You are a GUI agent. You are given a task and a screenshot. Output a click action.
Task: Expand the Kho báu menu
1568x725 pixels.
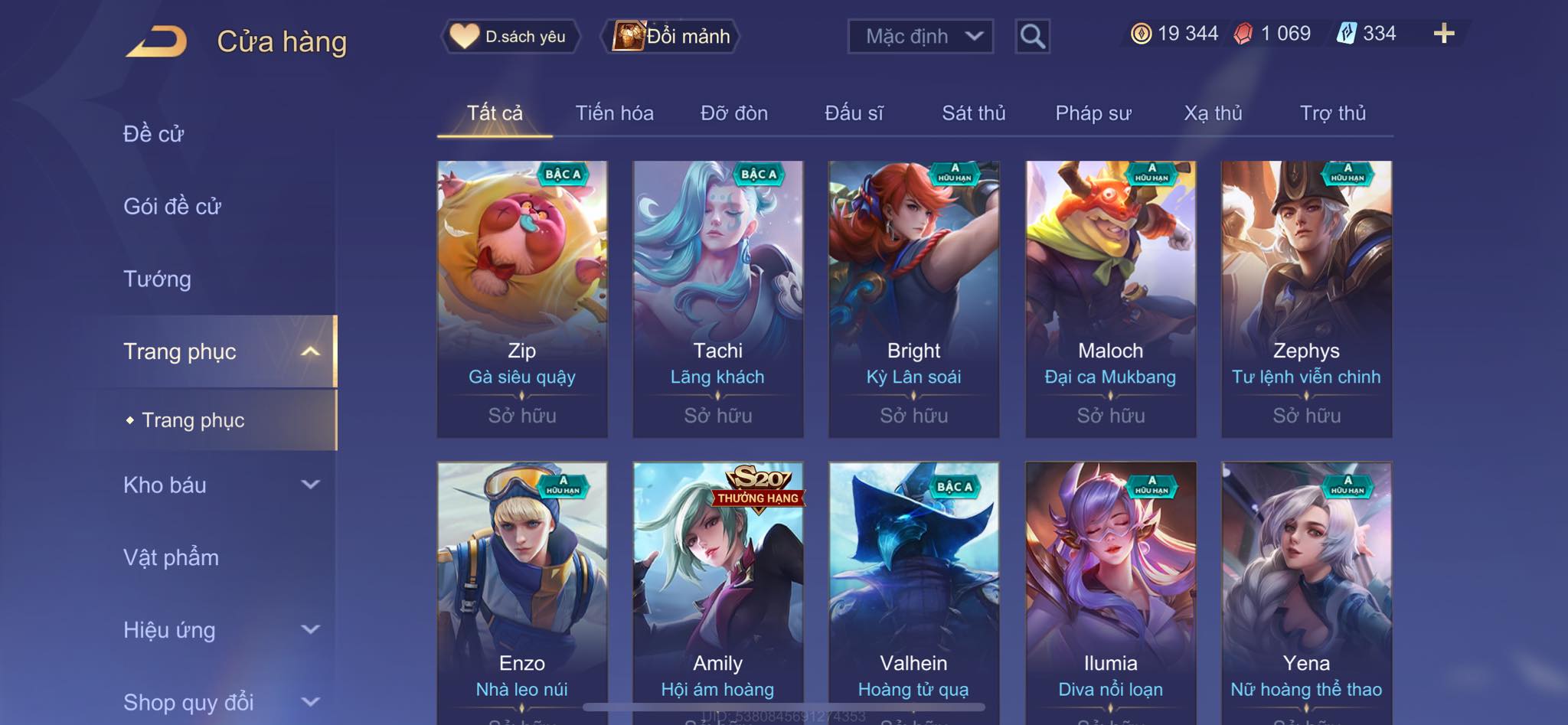220,485
